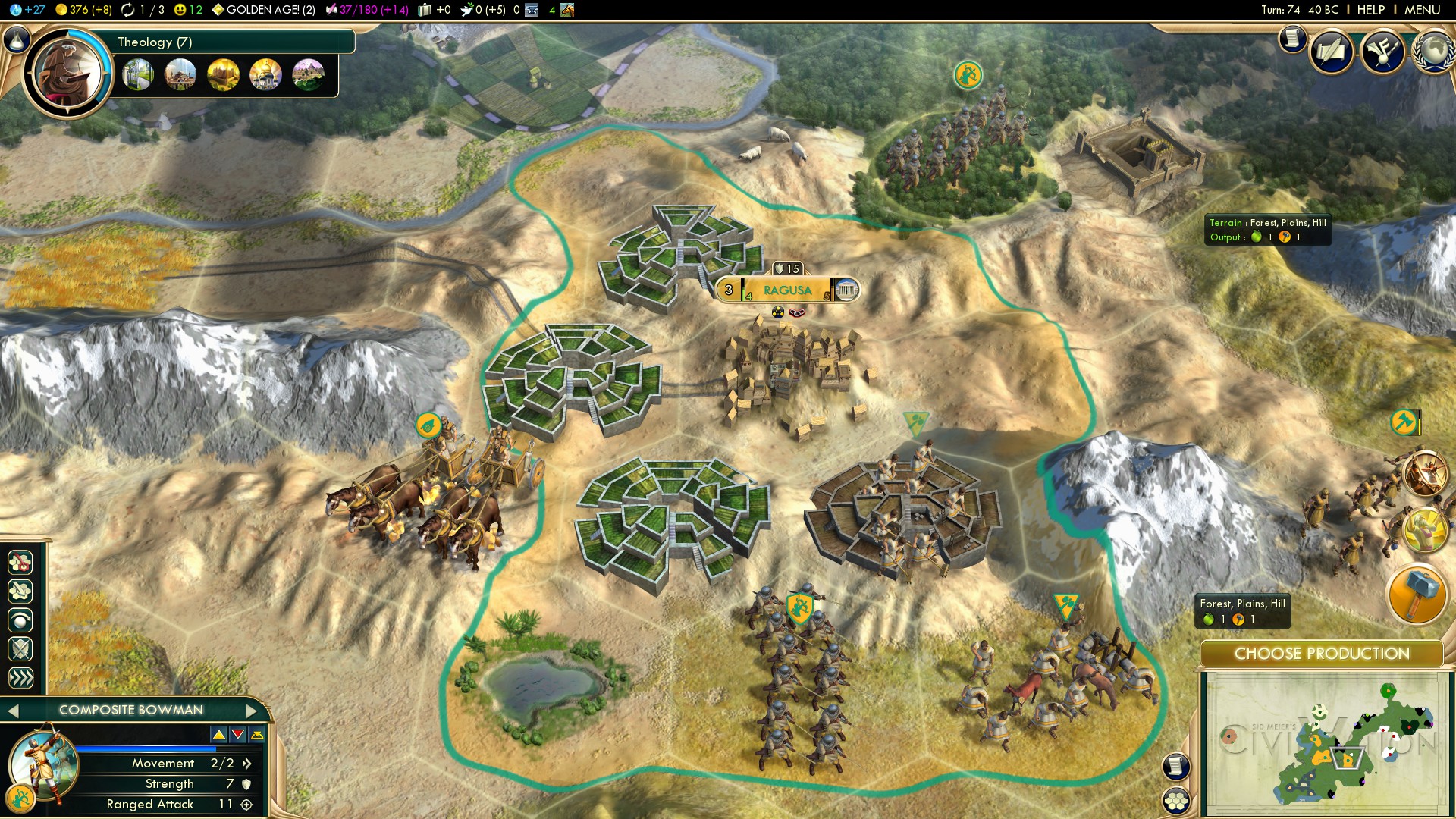Activate the chevrons move-to unit action
This screenshot has width=1456, height=819.
[20, 677]
